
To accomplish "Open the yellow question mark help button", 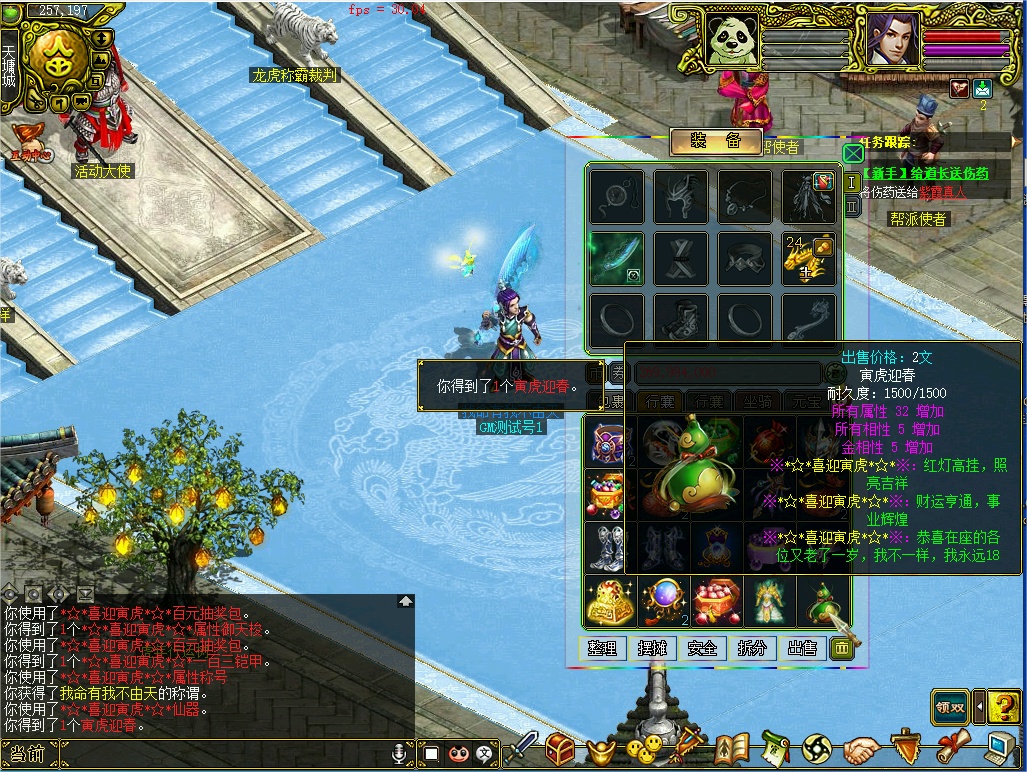I will pyautogui.click(x=1005, y=707).
